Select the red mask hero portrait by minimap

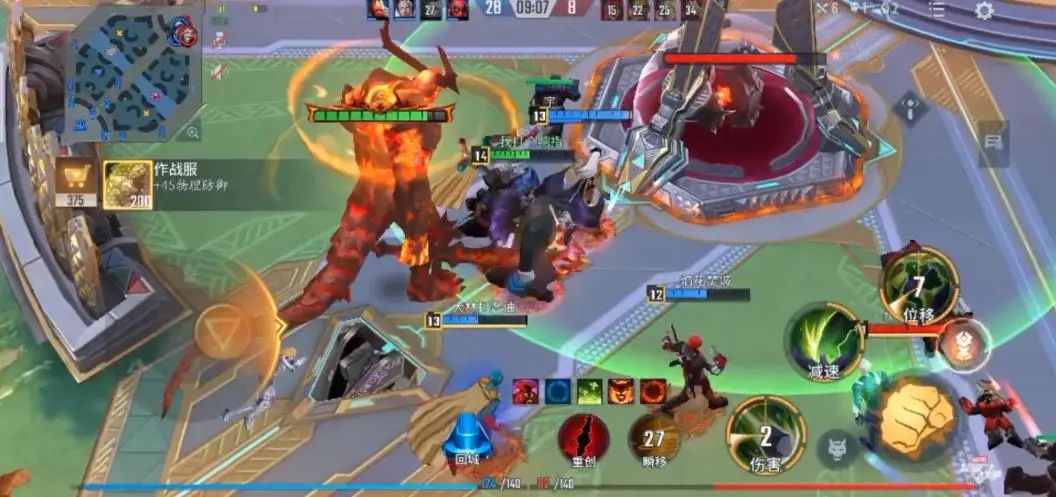(x=183, y=32)
